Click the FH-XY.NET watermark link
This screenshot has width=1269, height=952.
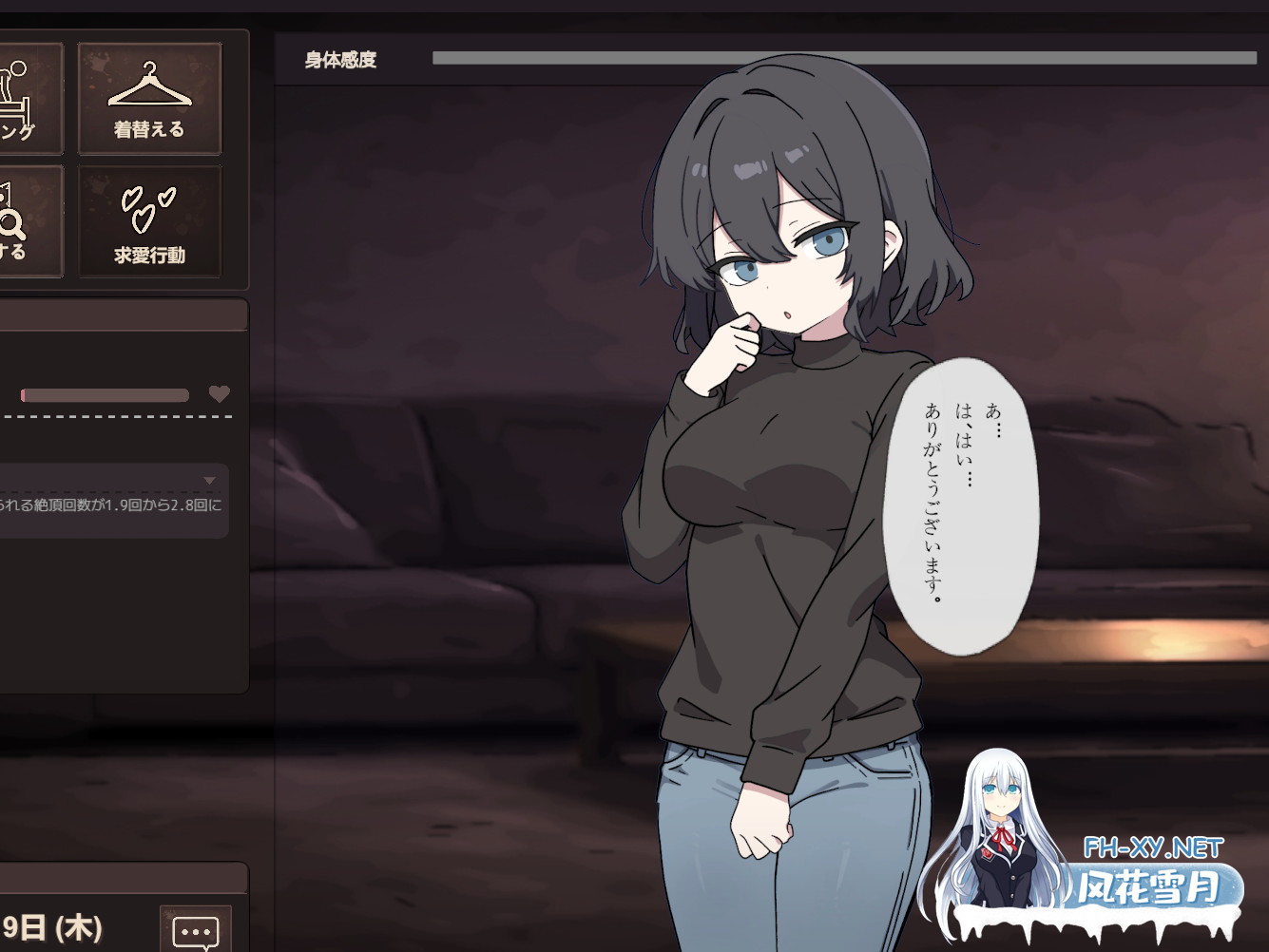(1153, 844)
